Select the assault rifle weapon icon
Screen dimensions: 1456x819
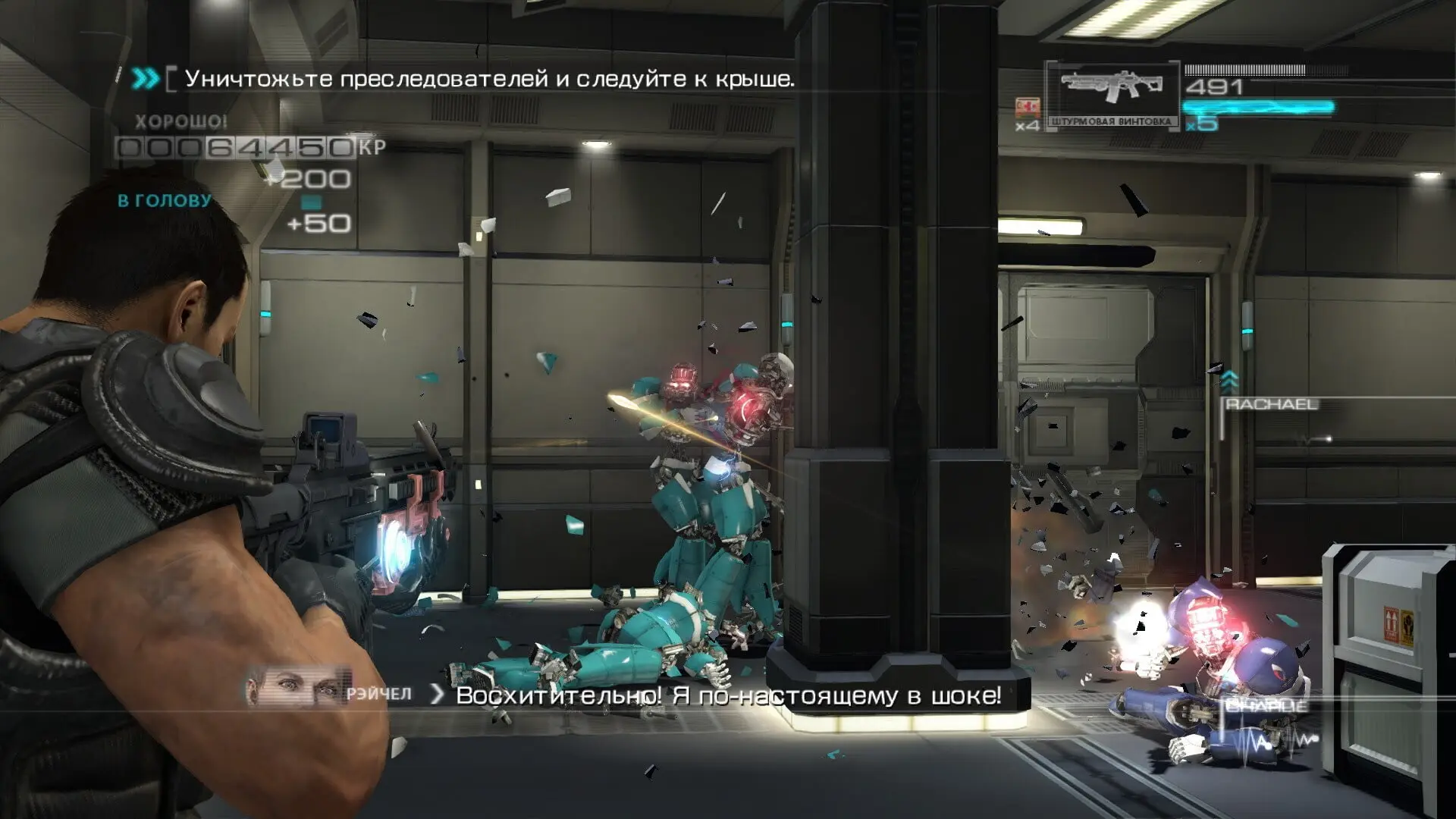click(x=1112, y=88)
